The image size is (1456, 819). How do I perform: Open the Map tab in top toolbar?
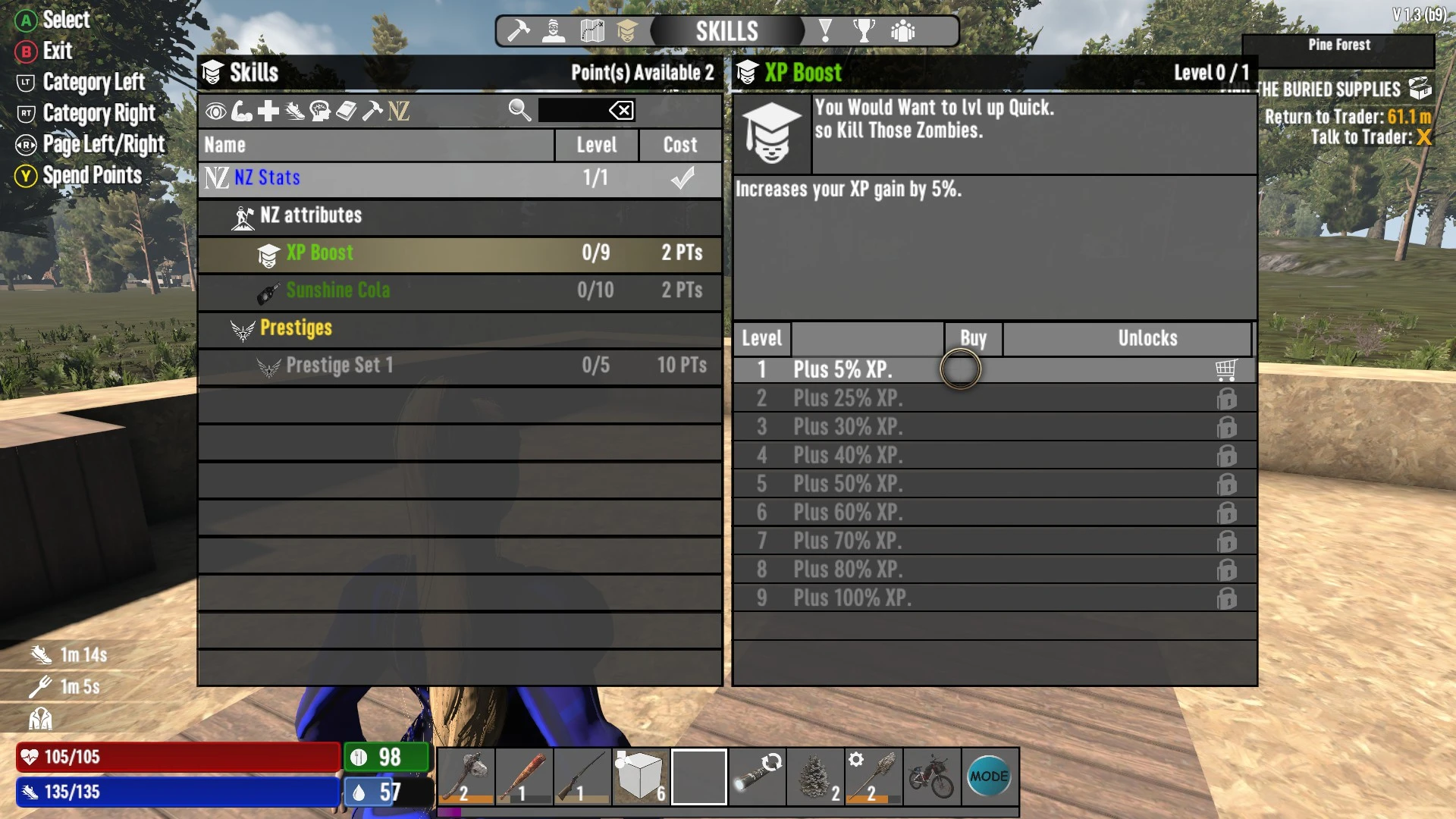591,32
